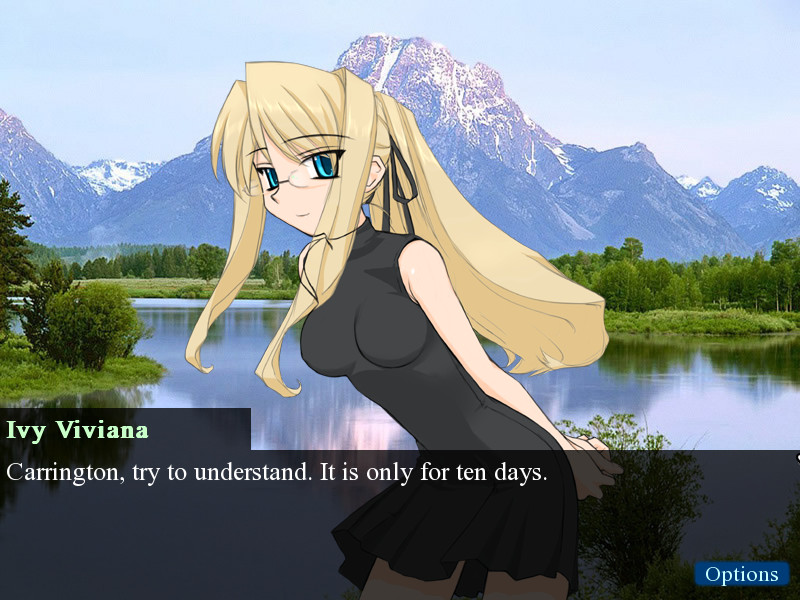The width and height of the screenshot is (800, 600).
Task: Open the Options menu
Action: click(741, 574)
